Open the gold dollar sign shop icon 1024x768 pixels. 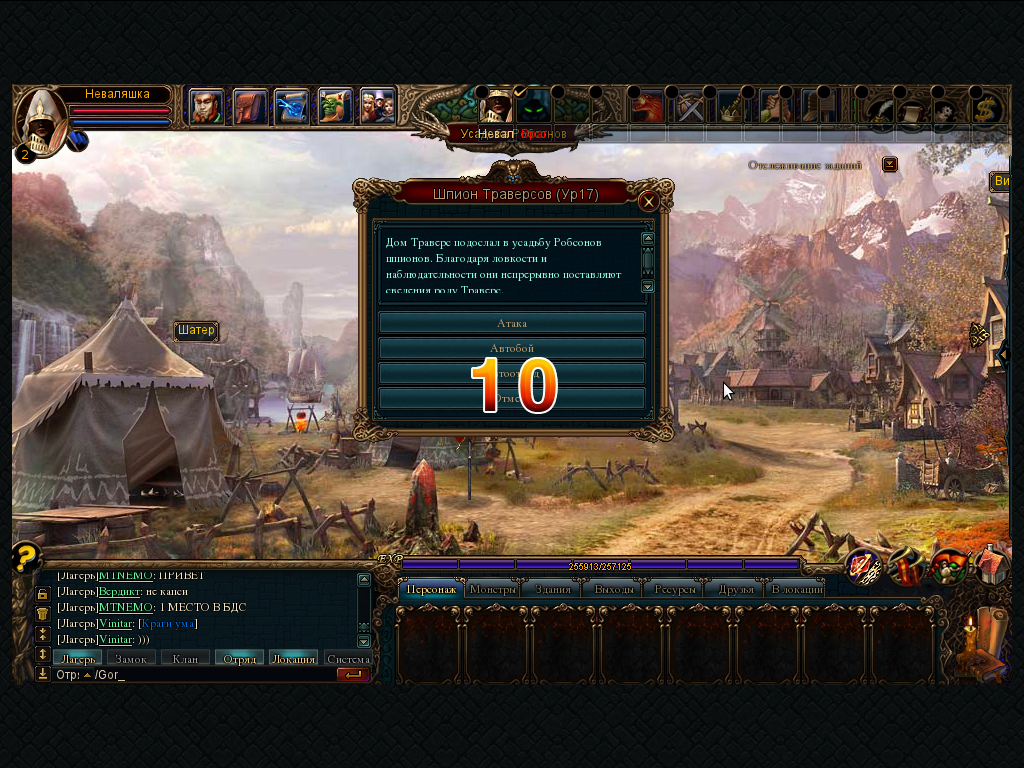point(988,107)
